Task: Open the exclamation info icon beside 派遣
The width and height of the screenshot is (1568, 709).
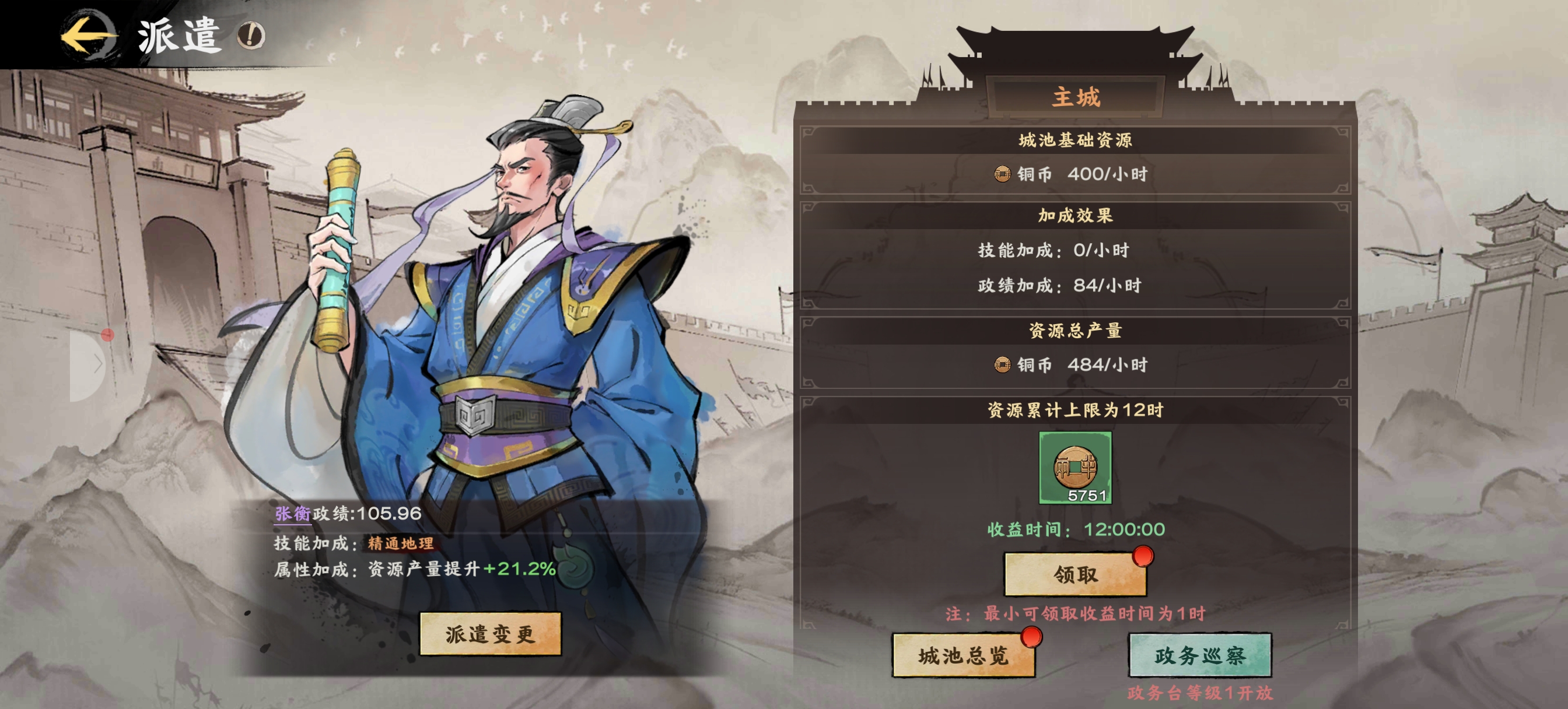Action: point(251,36)
